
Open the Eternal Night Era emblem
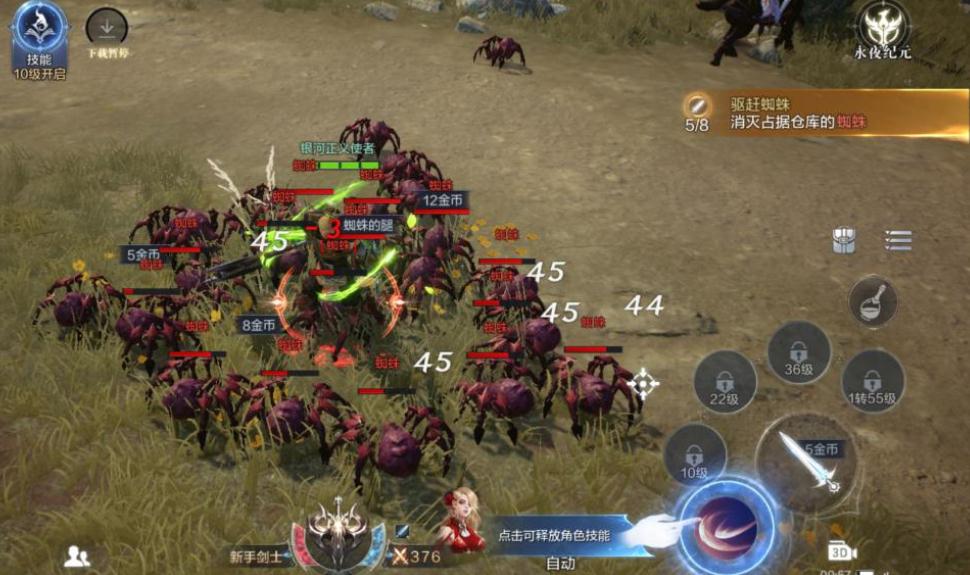click(x=882, y=28)
